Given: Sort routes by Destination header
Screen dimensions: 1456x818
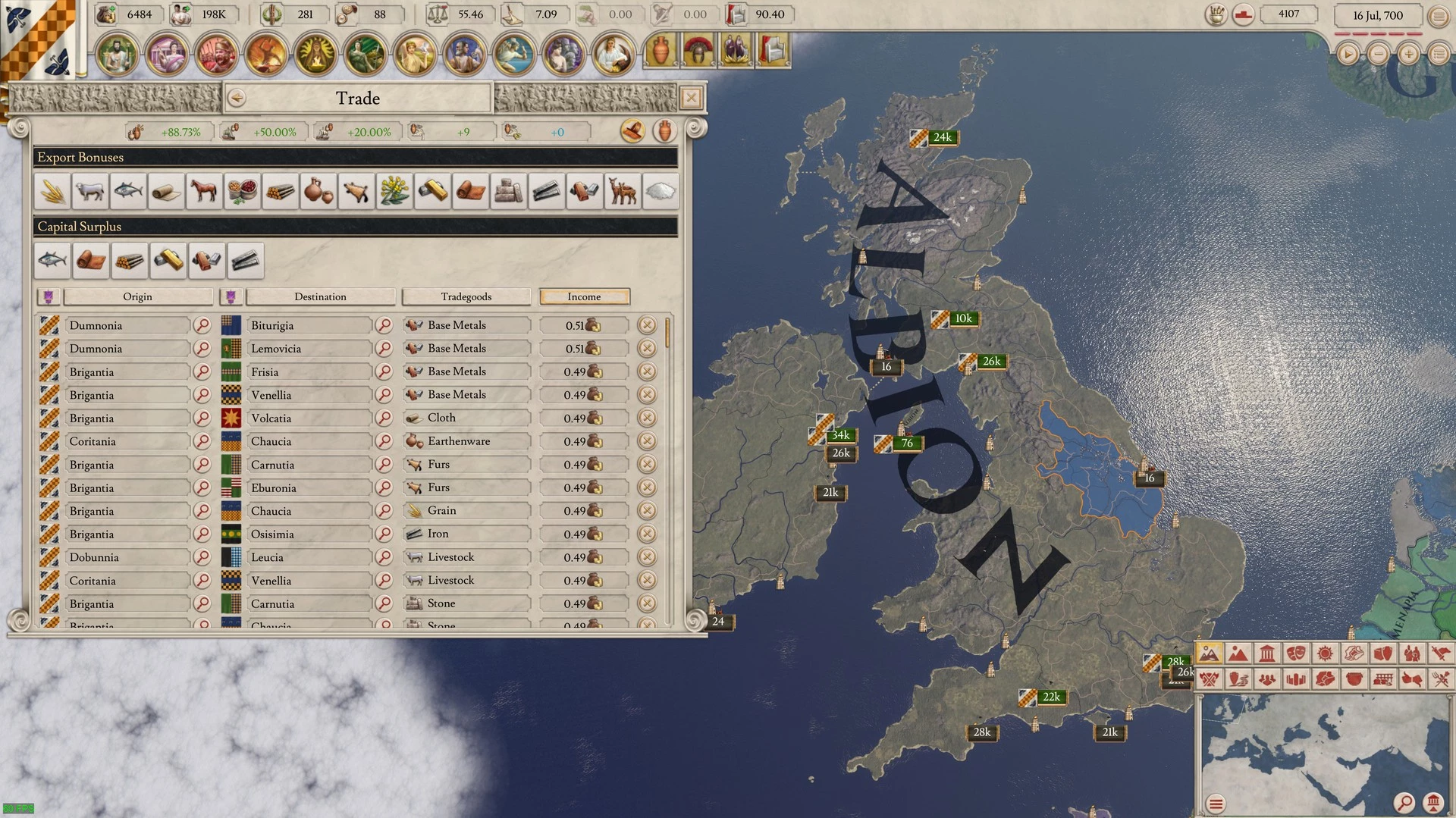Looking at the screenshot, I should (320, 296).
